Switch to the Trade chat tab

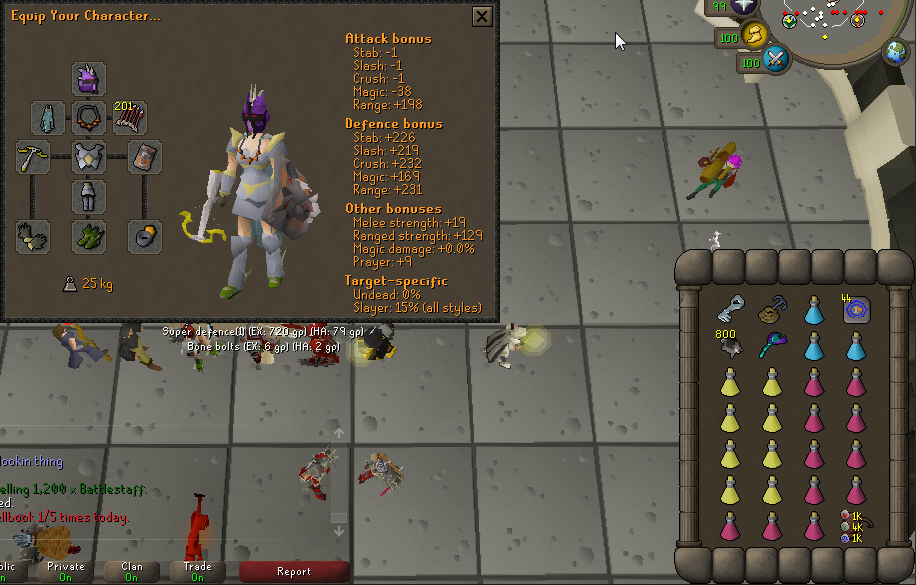(198, 572)
